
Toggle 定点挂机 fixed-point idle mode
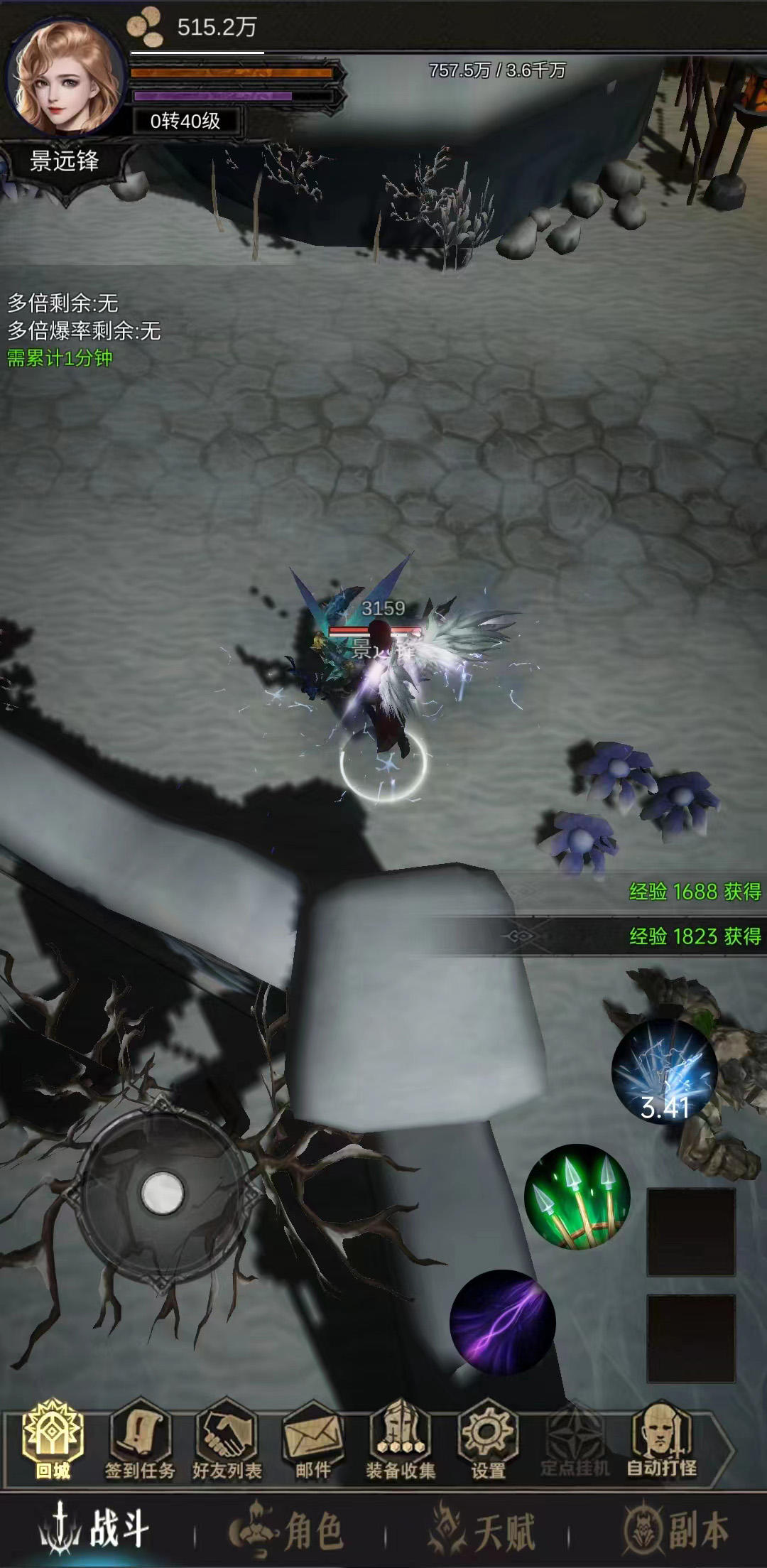575,1439
